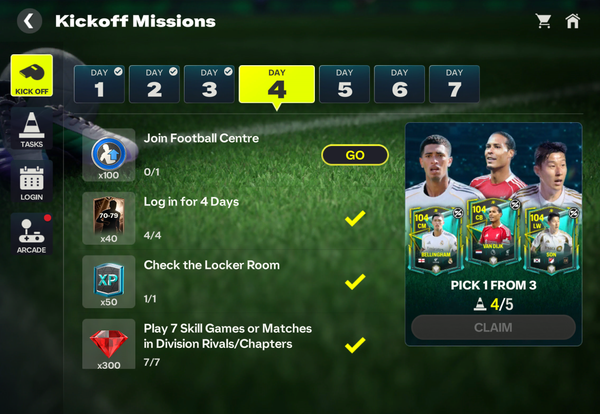This screenshot has height=414, width=600.
Task: Switch to the Login side tab
Action: pyautogui.click(x=32, y=181)
